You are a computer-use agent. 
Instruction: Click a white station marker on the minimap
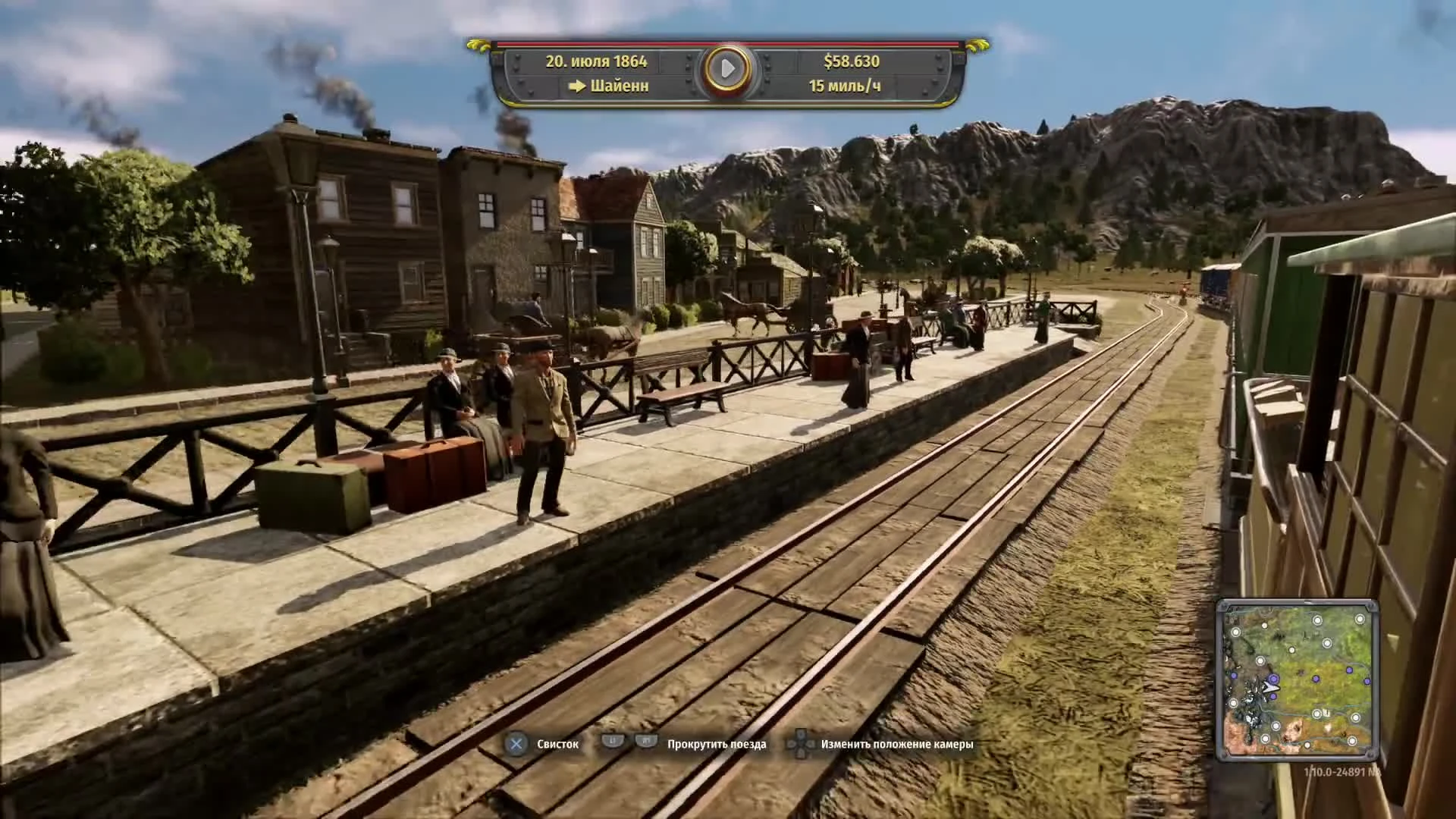(x=1316, y=620)
